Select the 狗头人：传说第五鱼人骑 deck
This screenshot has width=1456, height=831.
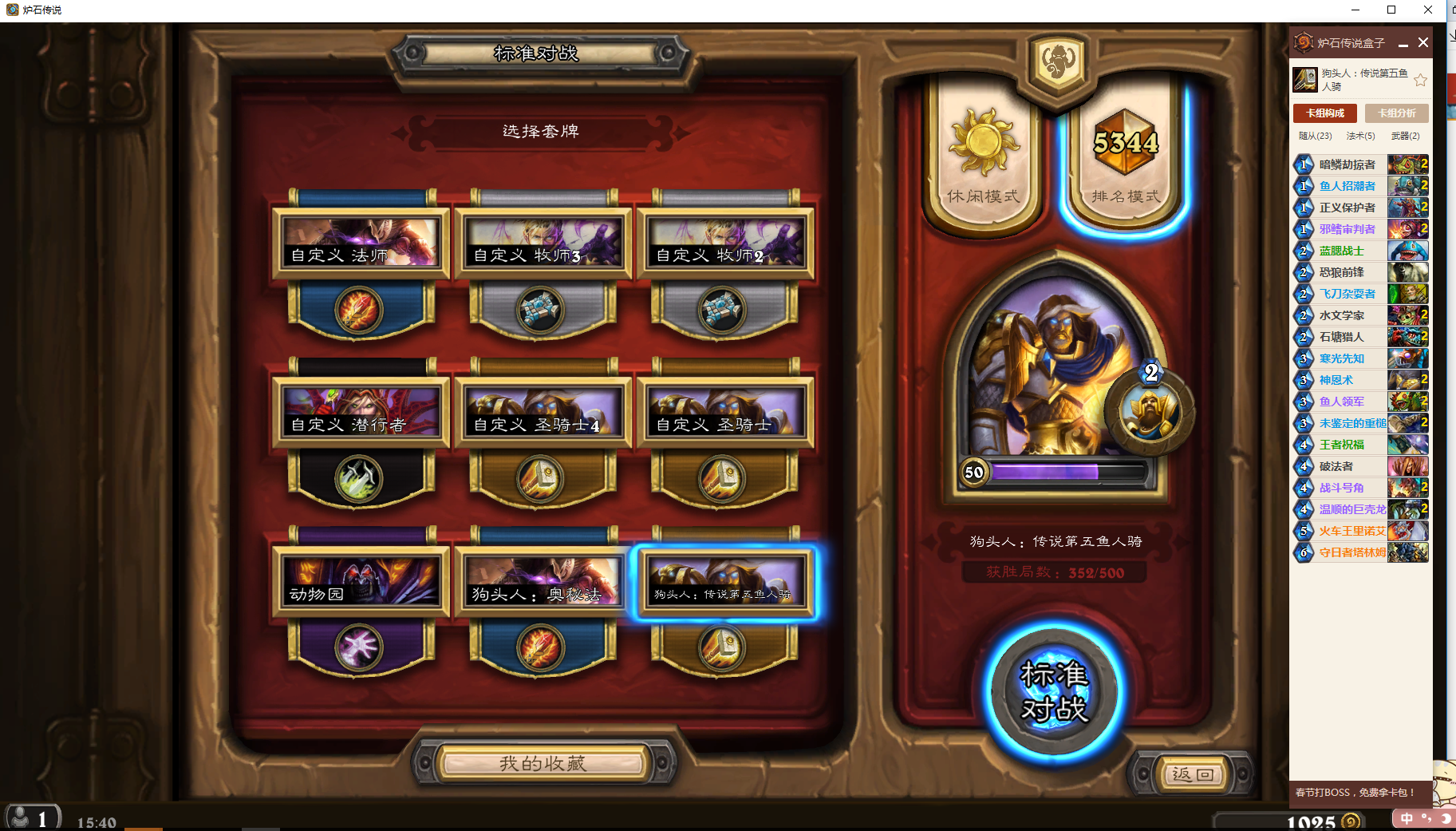click(724, 582)
